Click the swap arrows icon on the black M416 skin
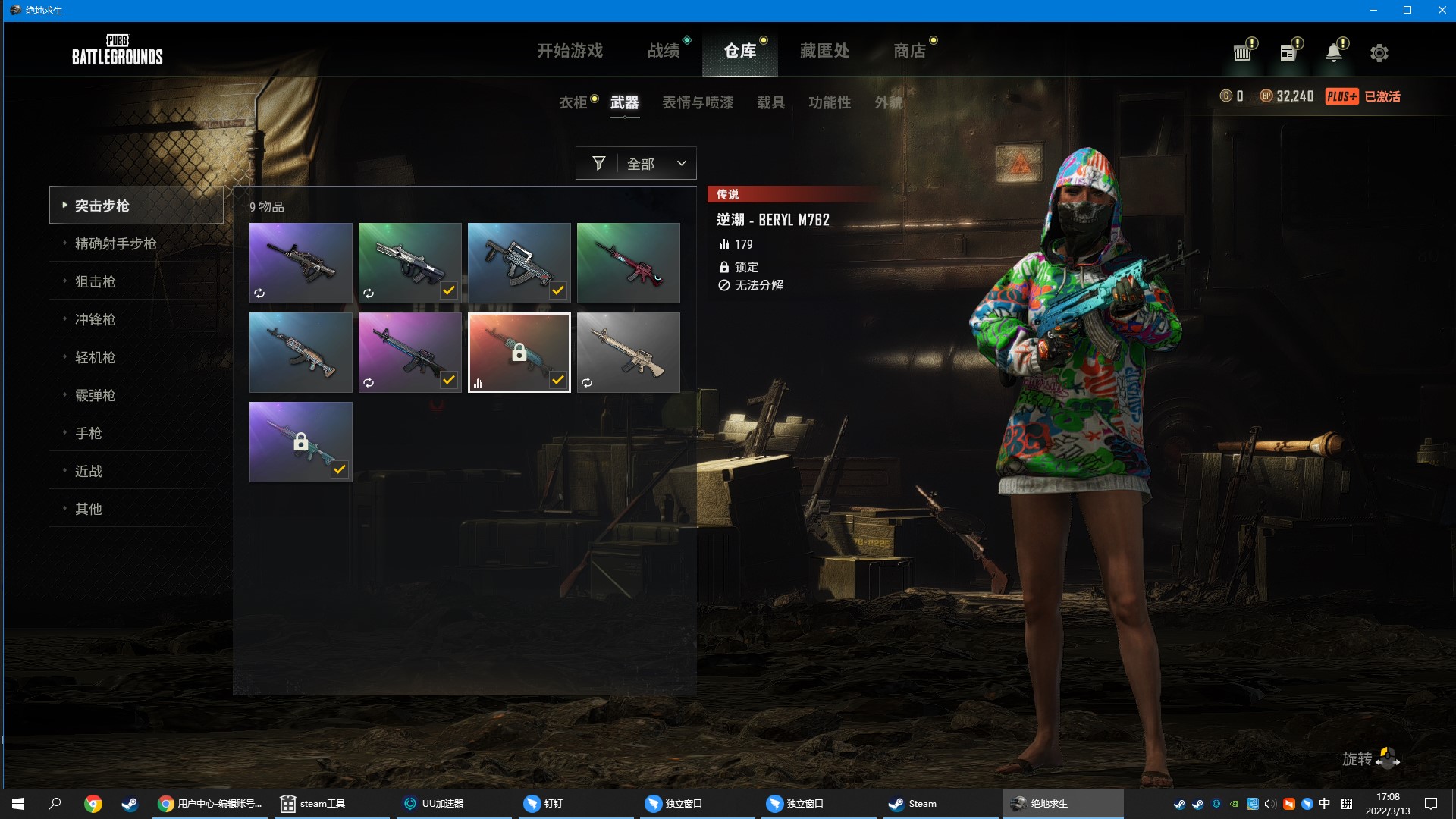 point(260,293)
